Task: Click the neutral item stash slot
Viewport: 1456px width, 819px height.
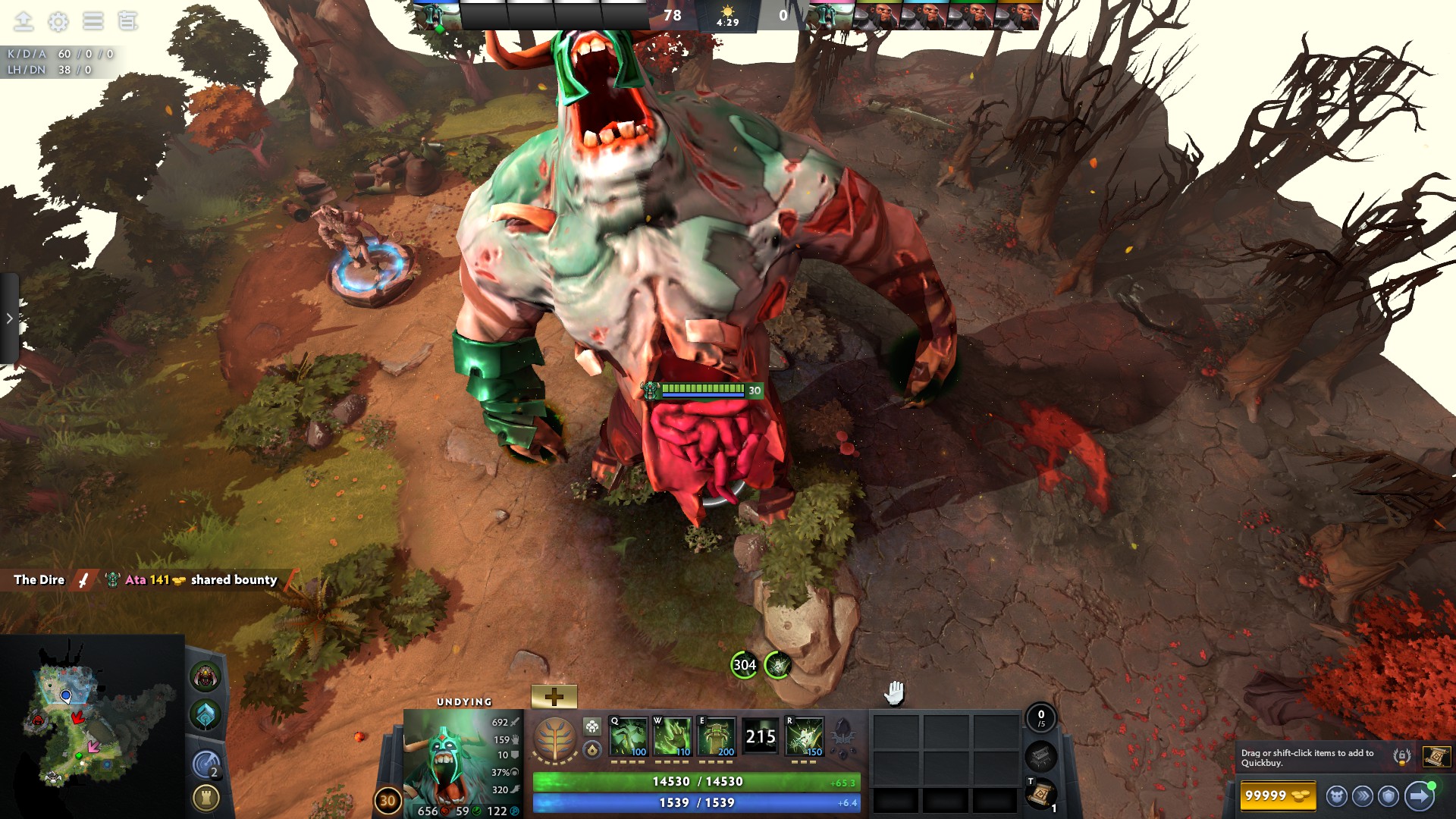Action: (1041, 758)
